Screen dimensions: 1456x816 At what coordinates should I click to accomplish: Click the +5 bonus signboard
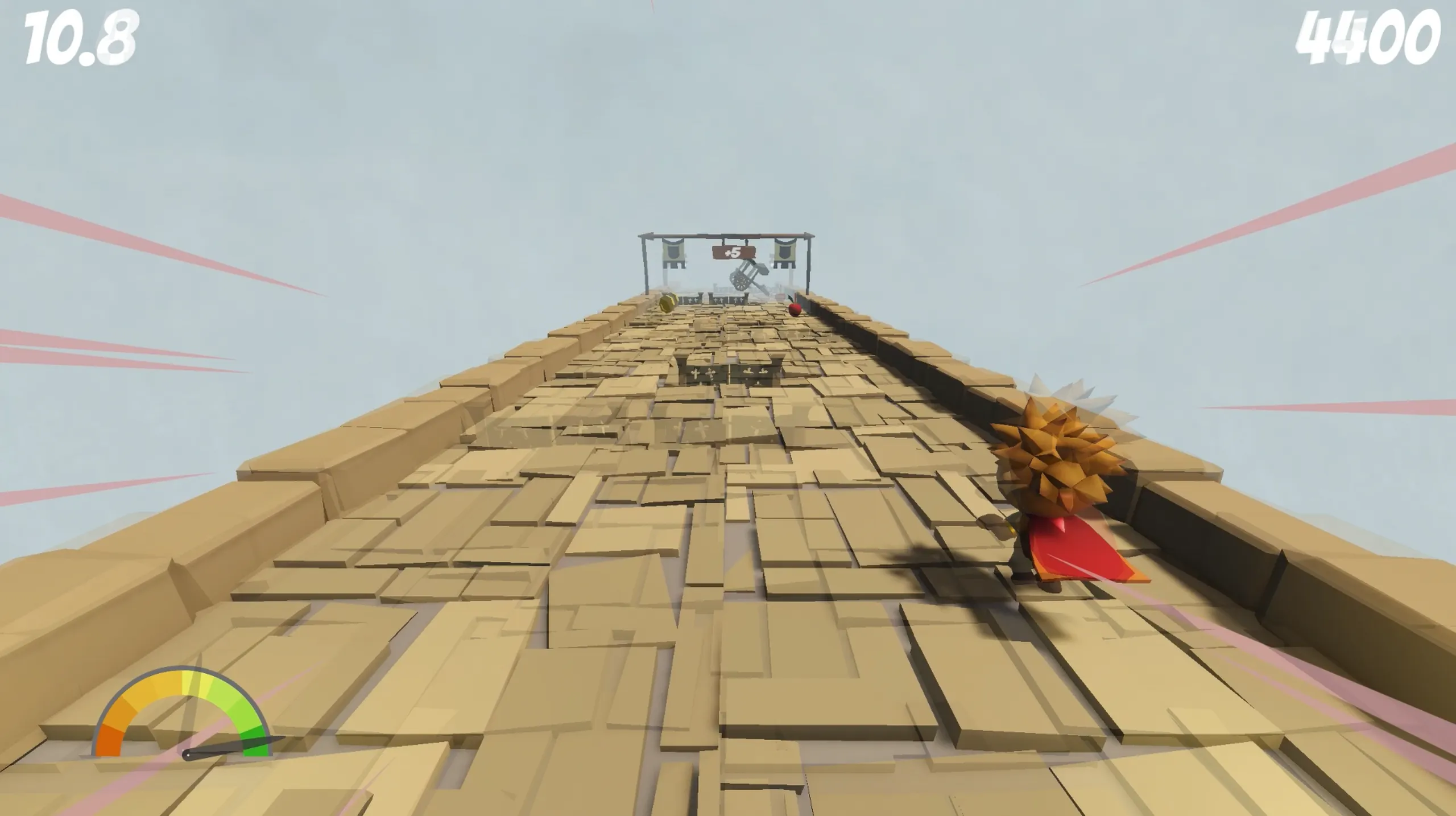point(733,253)
